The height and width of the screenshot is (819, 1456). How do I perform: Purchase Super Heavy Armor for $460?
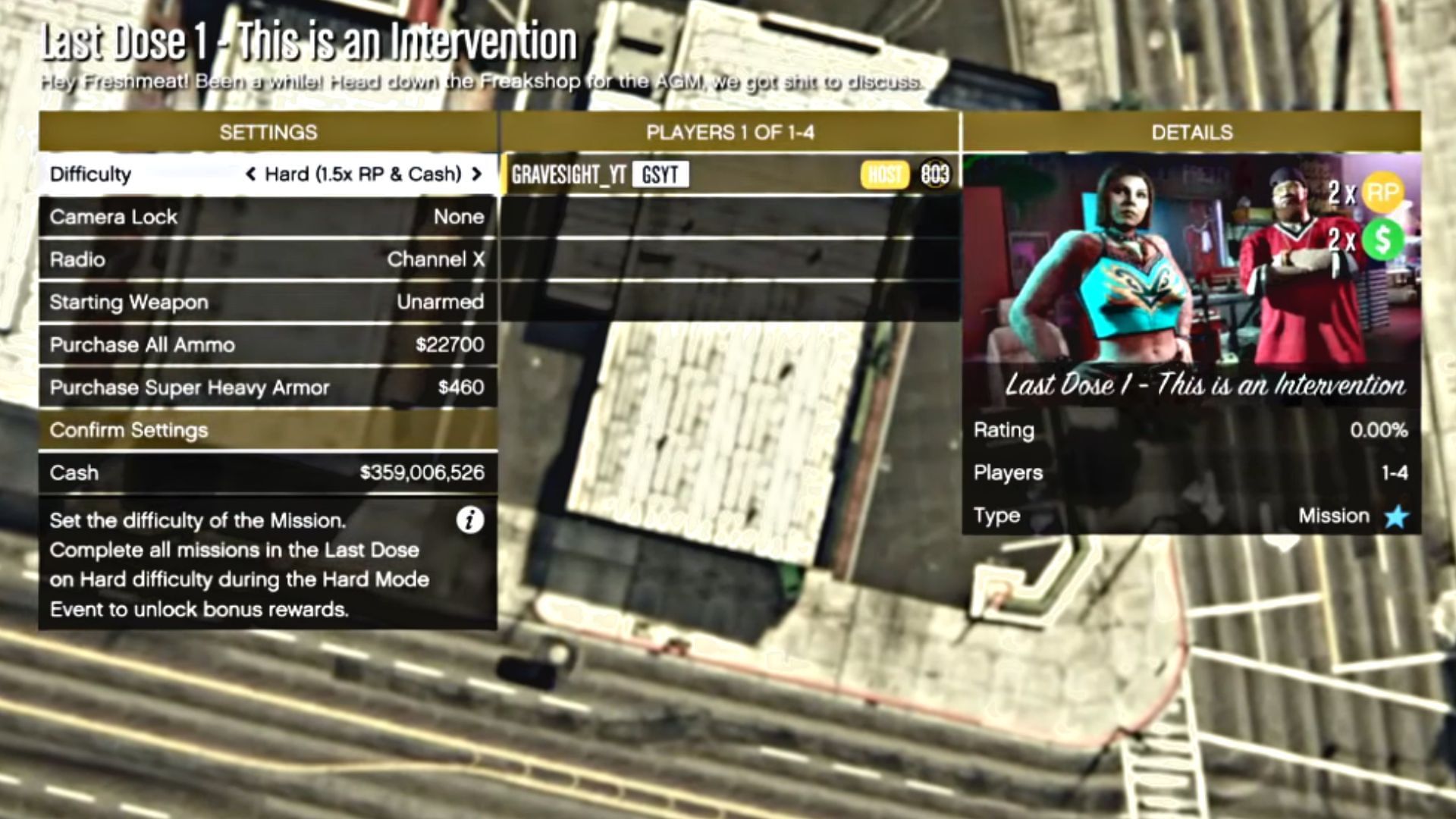tap(269, 388)
